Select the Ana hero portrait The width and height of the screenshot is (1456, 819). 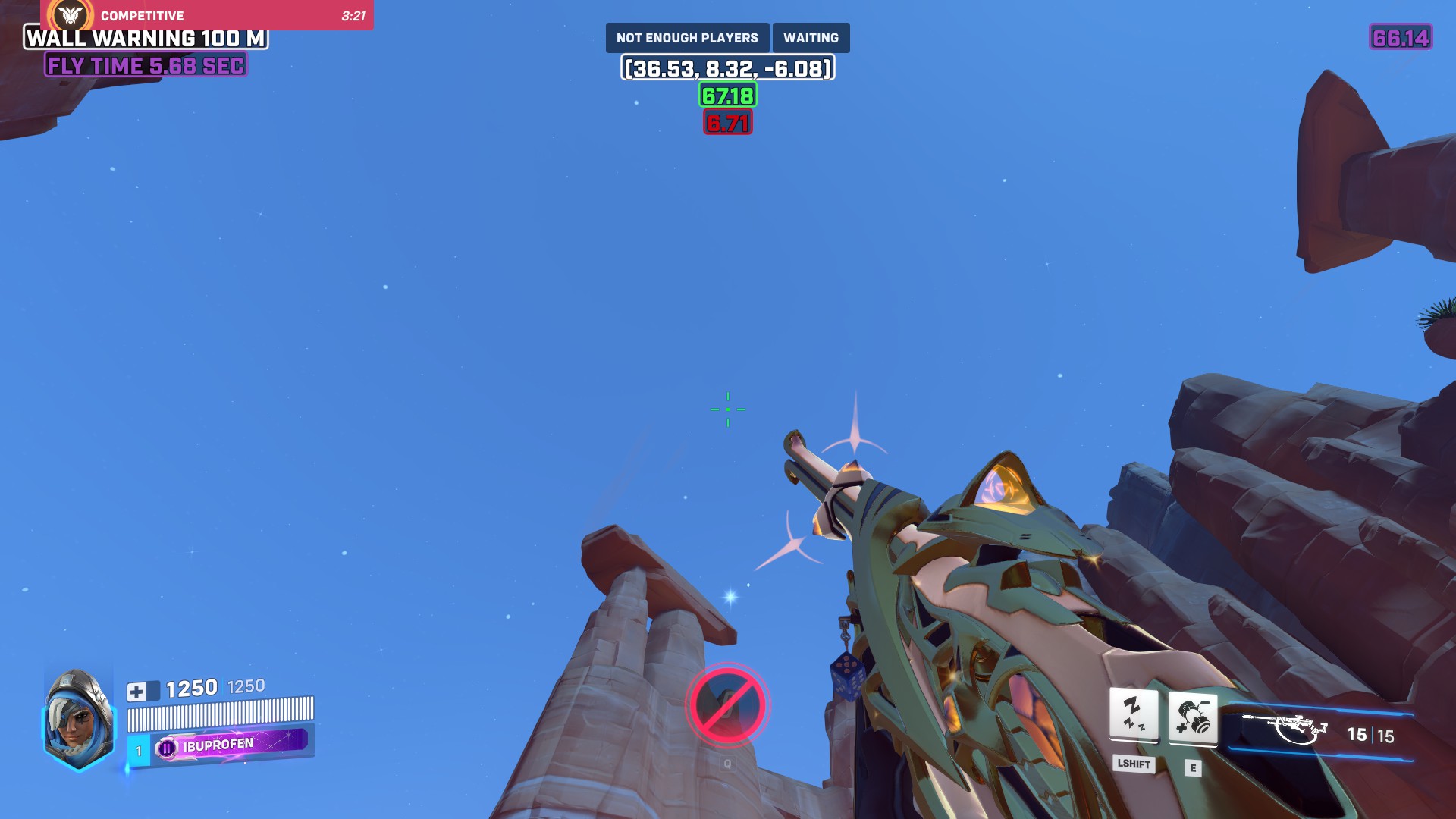click(x=79, y=719)
